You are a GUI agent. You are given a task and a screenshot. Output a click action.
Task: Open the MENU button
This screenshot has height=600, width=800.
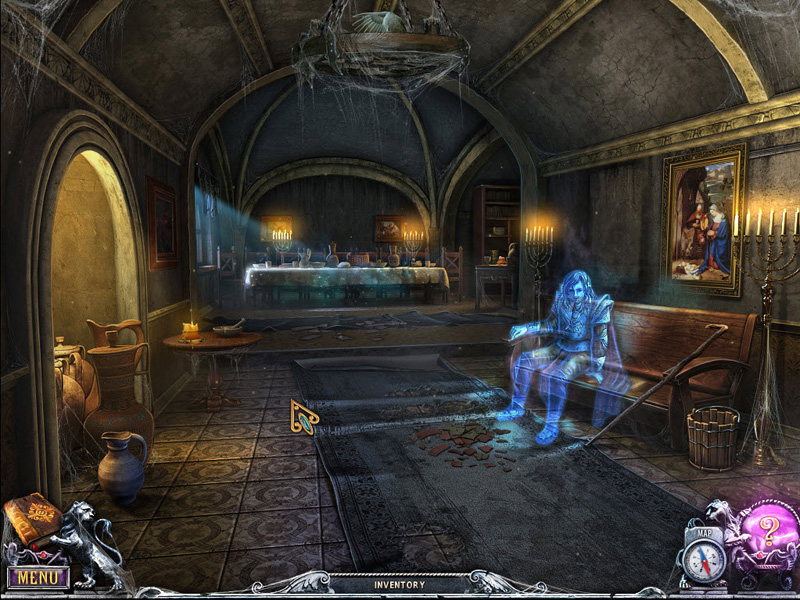coord(38,577)
